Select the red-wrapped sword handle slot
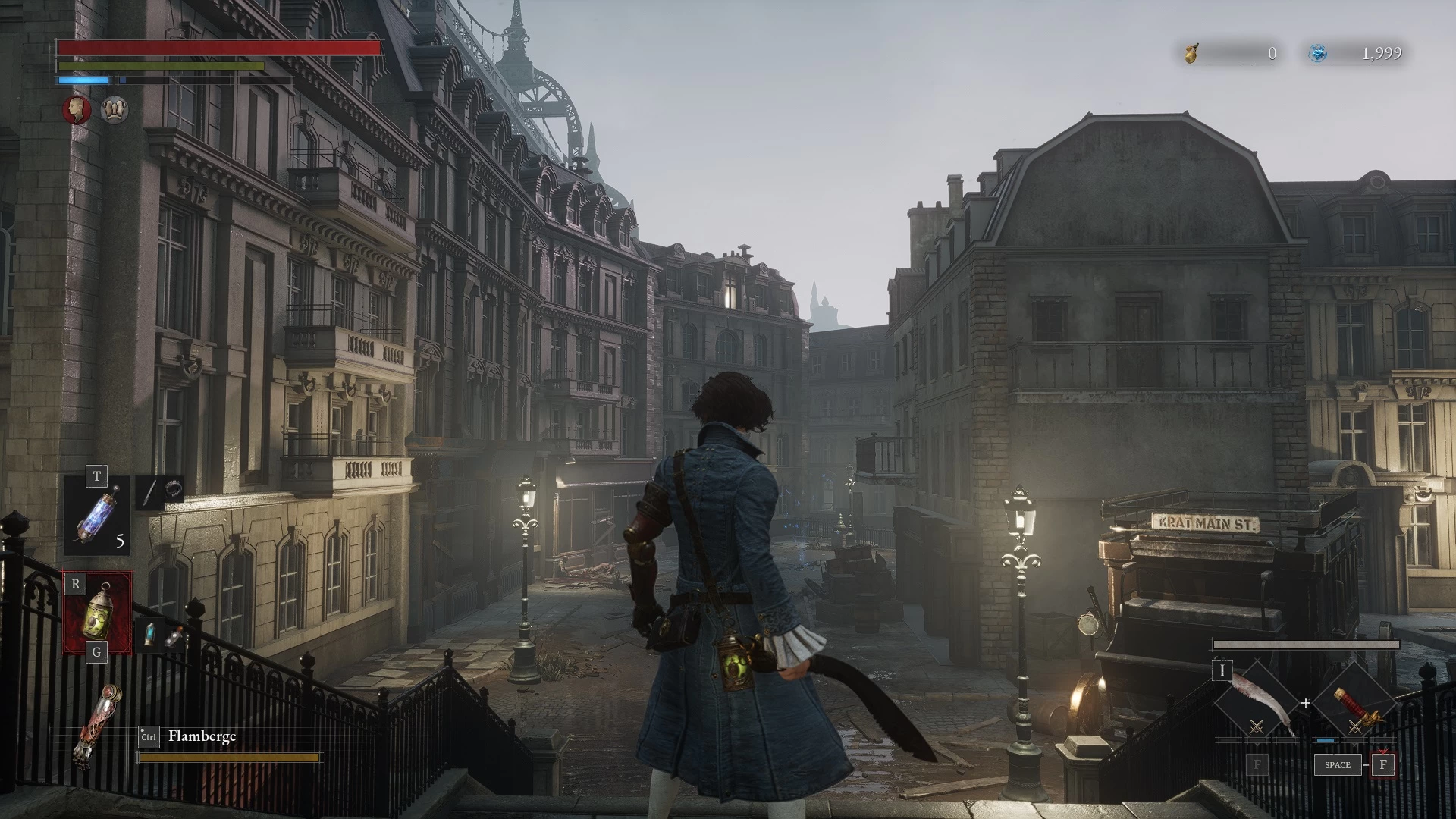The image size is (1456, 819). pyautogui.click(x=1356, y=704)
